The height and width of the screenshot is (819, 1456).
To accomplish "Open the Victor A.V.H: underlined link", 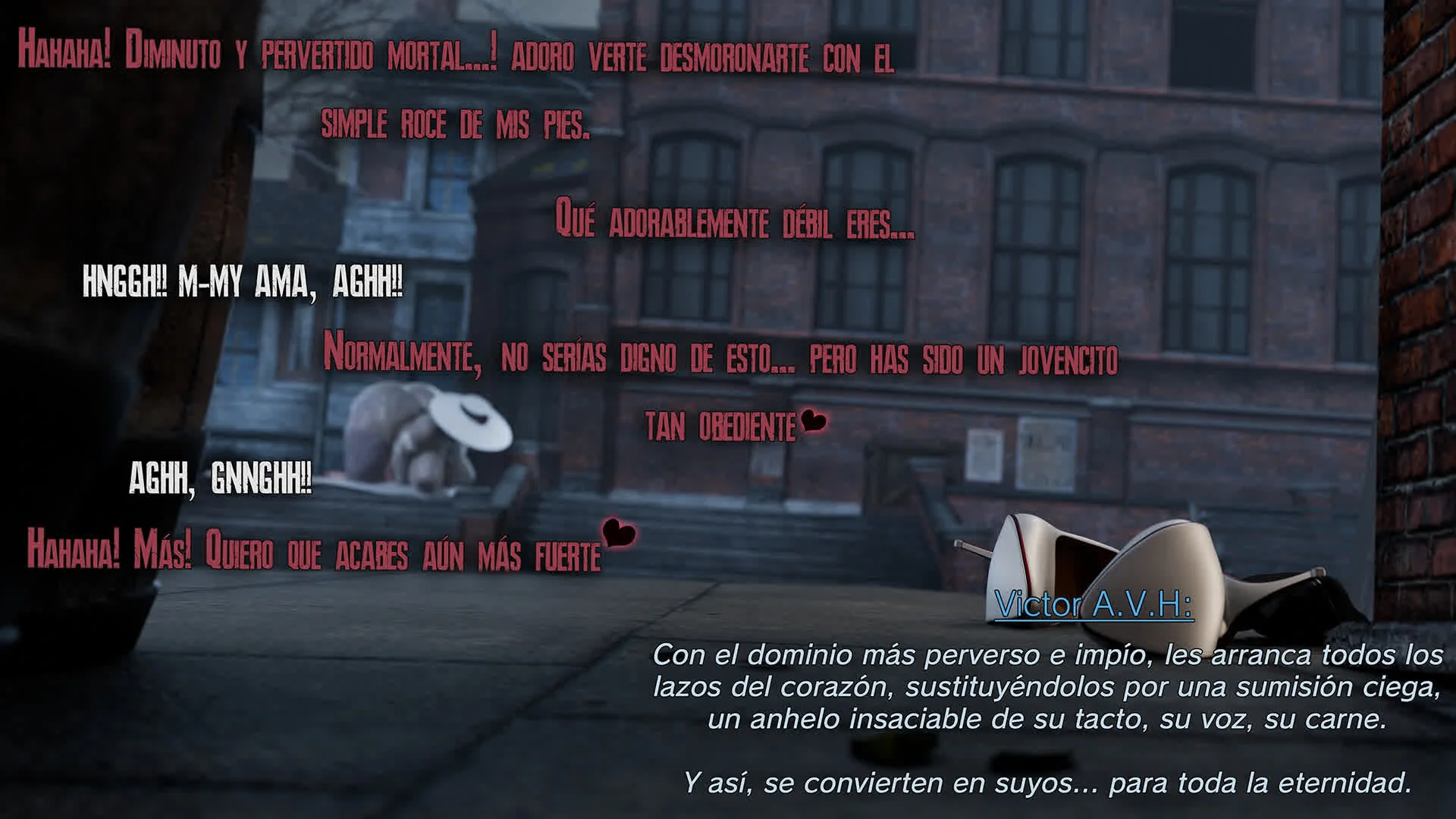I will coord(1093,605).
